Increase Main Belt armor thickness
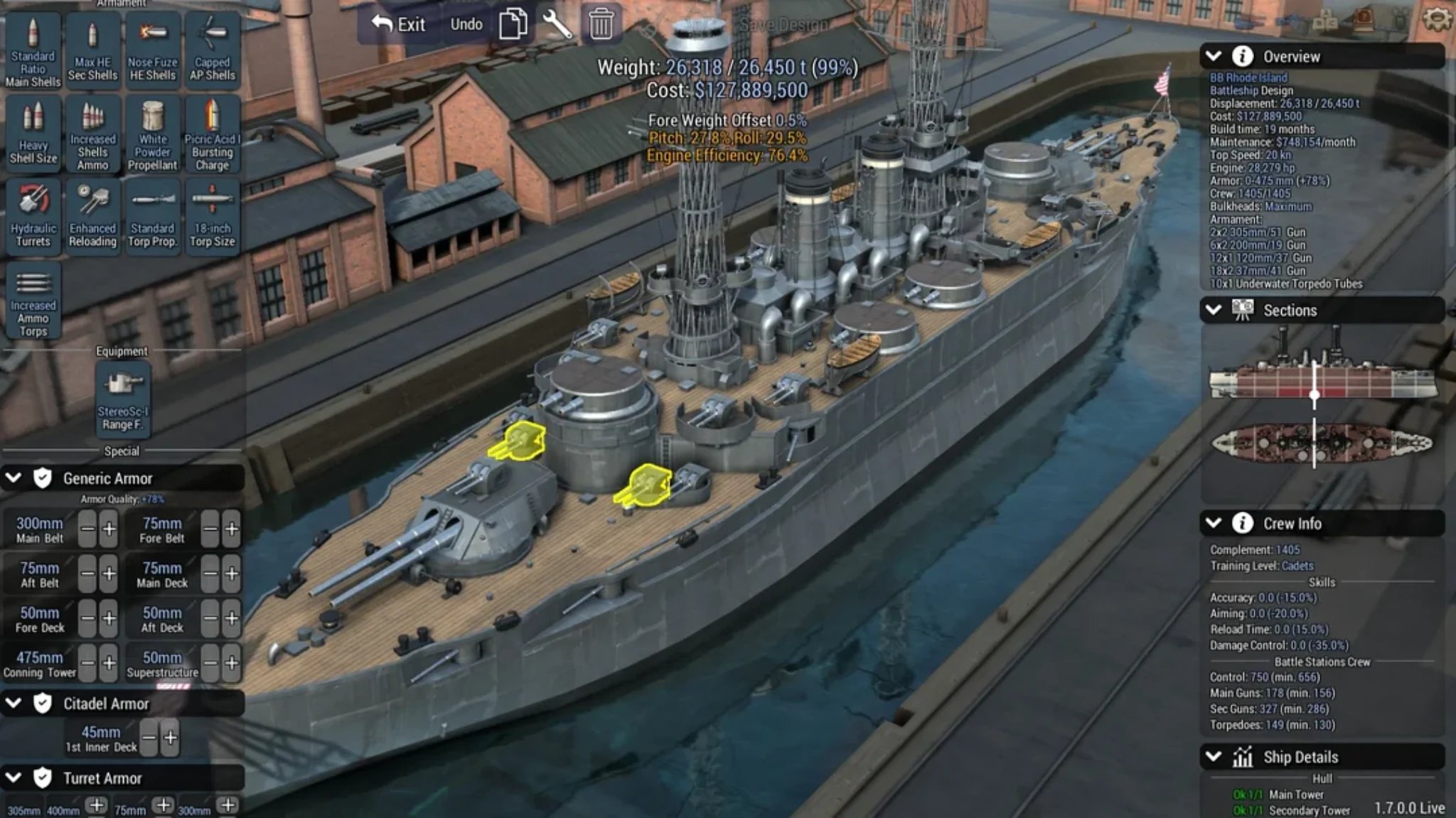Screen dimensions: 1456x818 click(x=109, y=529)
